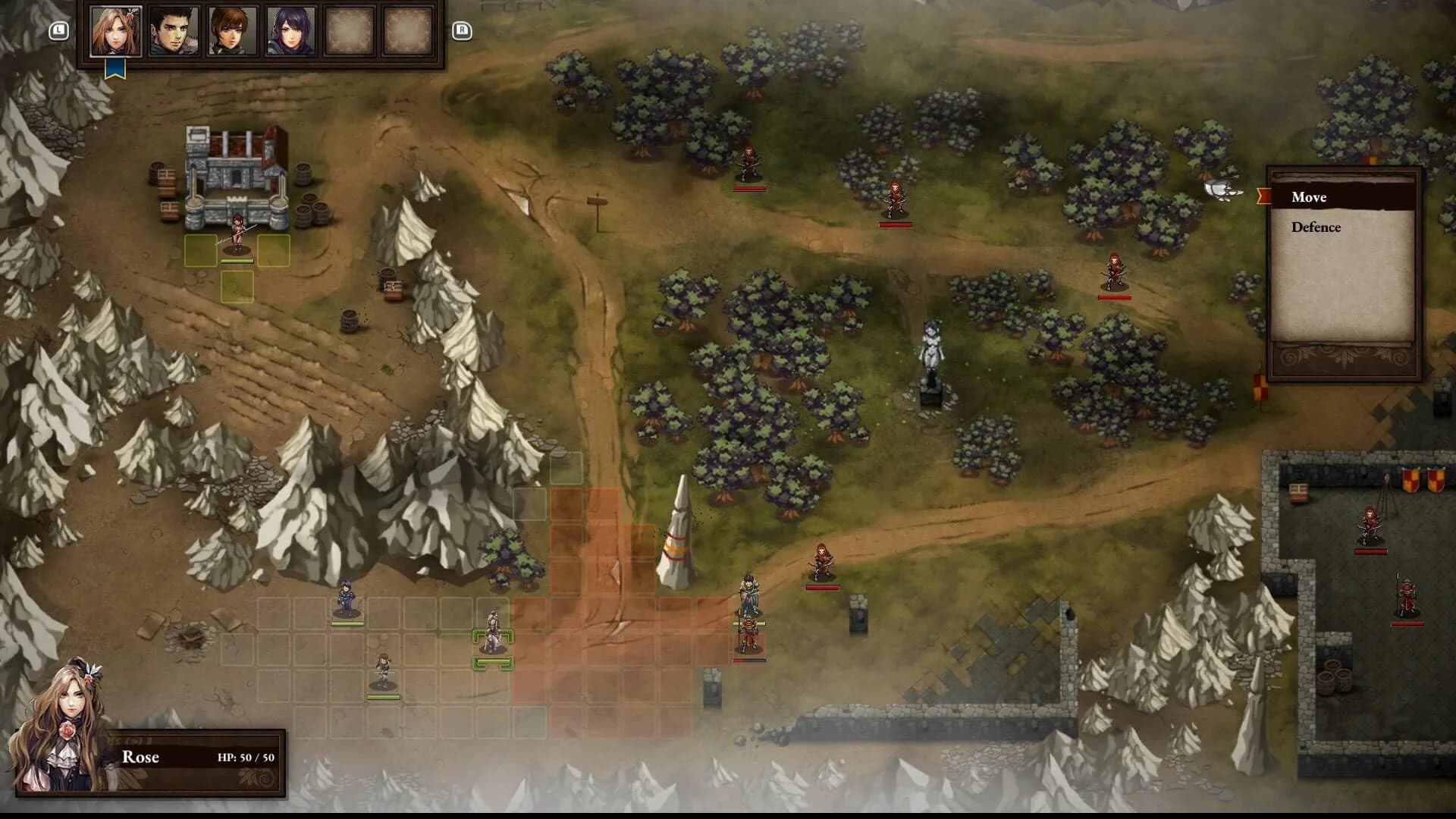
Task: Select the purple-haired fourth party member portrait
Action: [290, 32]
